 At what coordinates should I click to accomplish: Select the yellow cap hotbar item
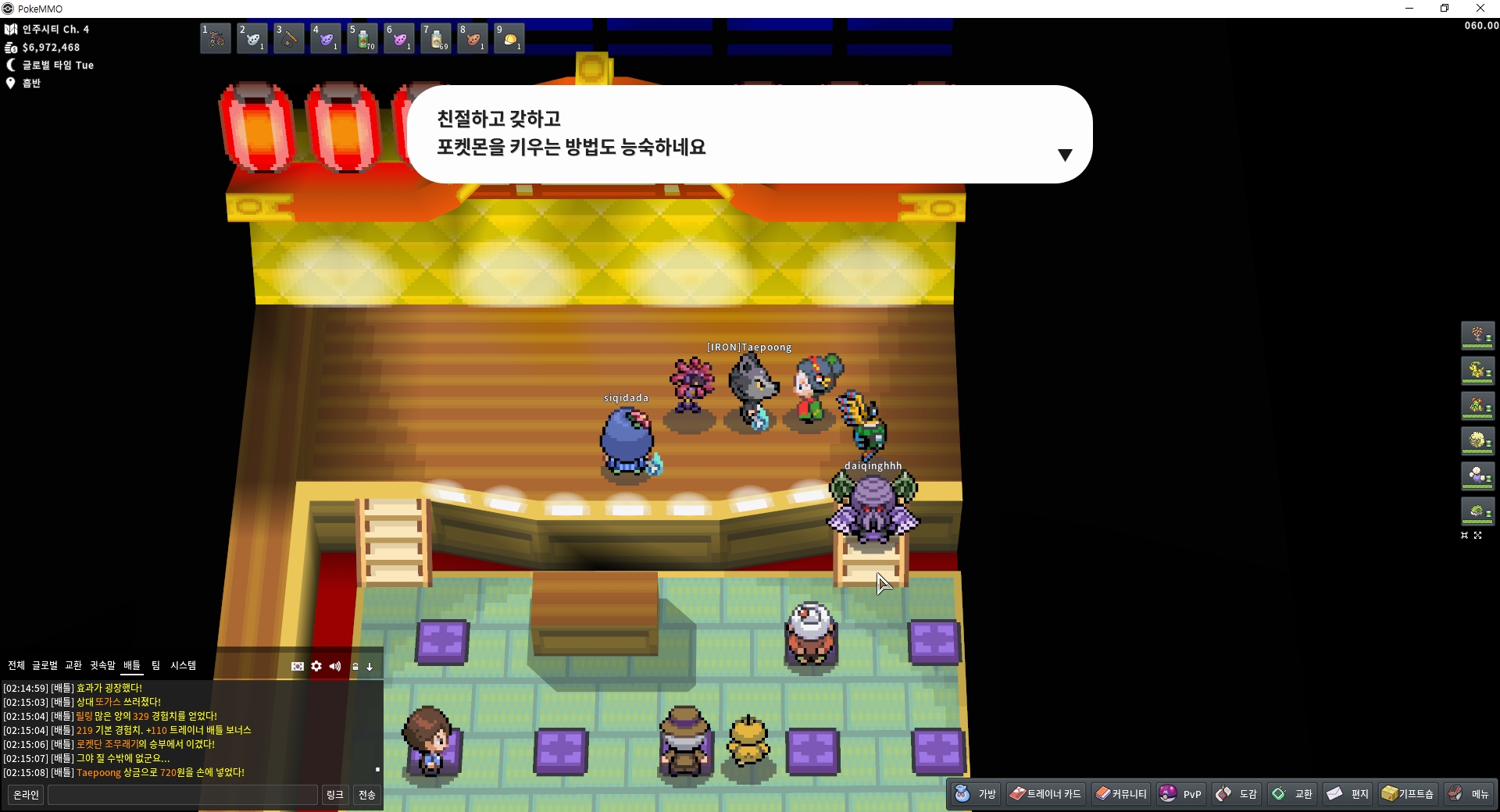click(x=509, y=38)
